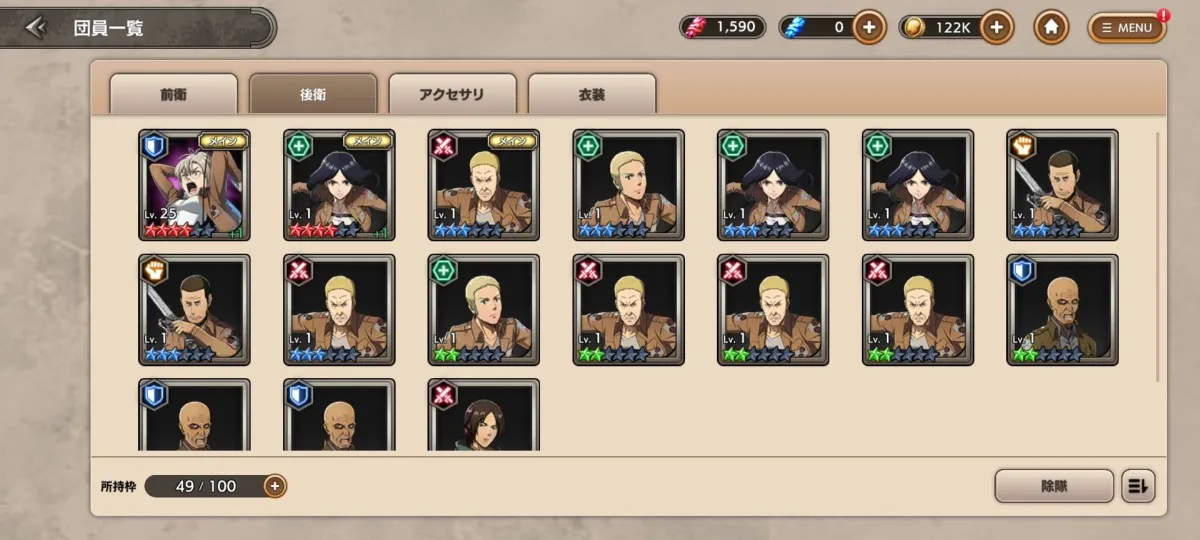Open the MENU button

point(1127,27)
